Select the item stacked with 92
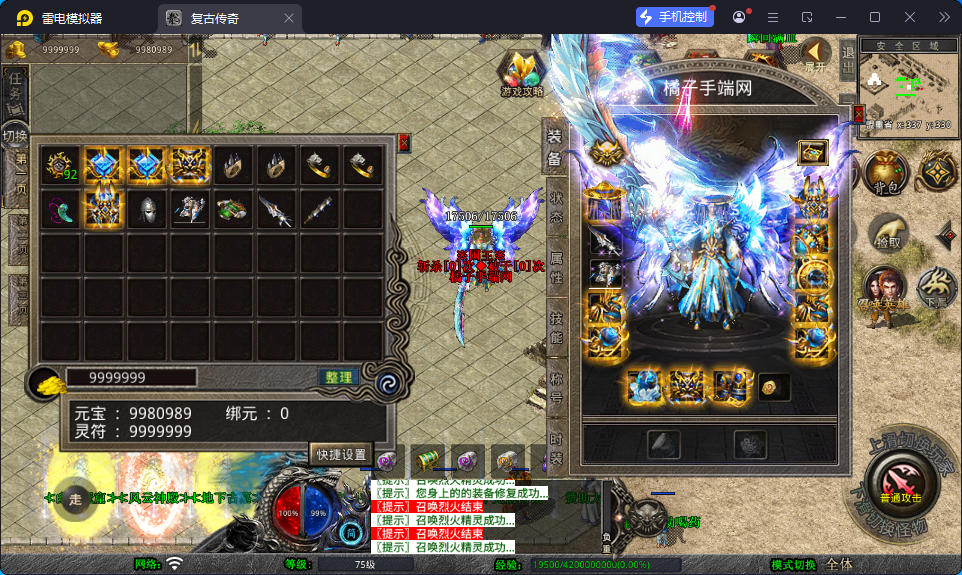 click(61, 165)
